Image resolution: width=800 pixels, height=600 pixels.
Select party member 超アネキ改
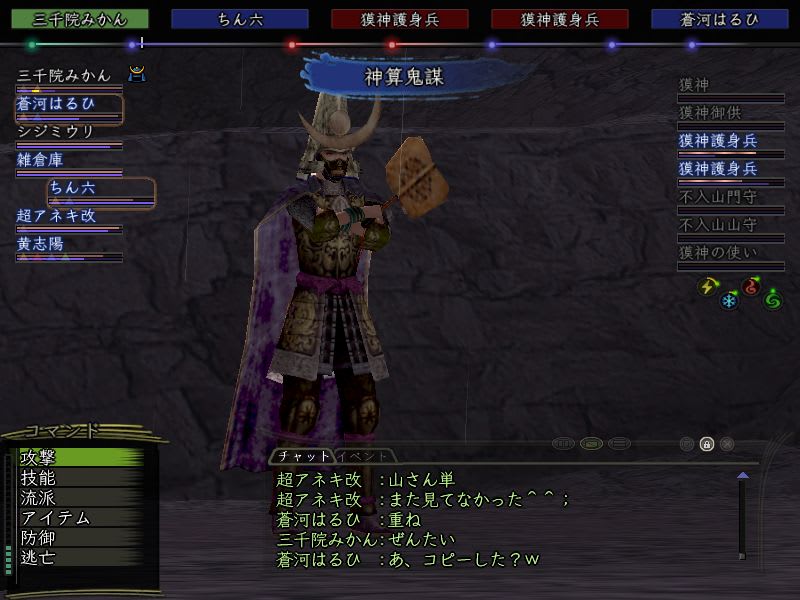click(x=56, y=215)
